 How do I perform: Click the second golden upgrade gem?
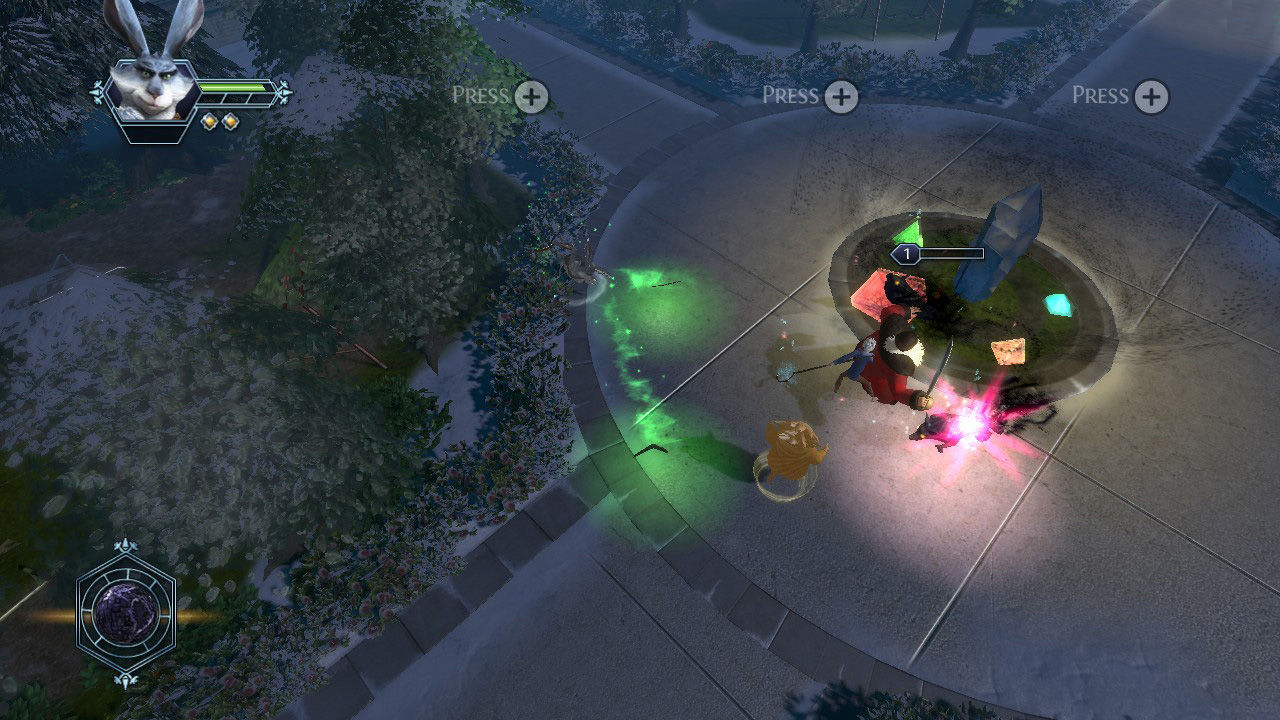pyautogui.click(x=231, y=121)
